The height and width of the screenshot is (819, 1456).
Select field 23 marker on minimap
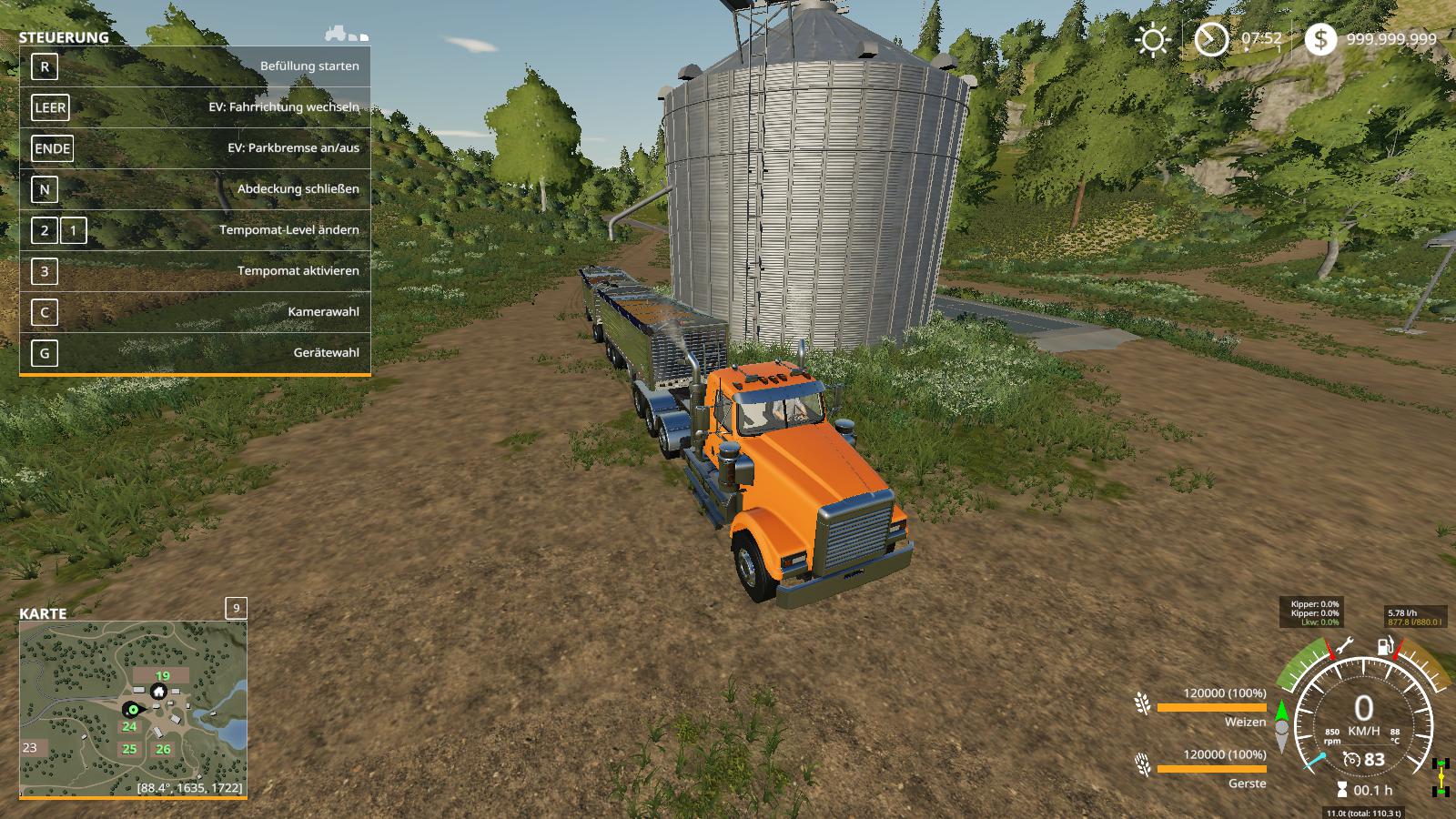point(30,748)
